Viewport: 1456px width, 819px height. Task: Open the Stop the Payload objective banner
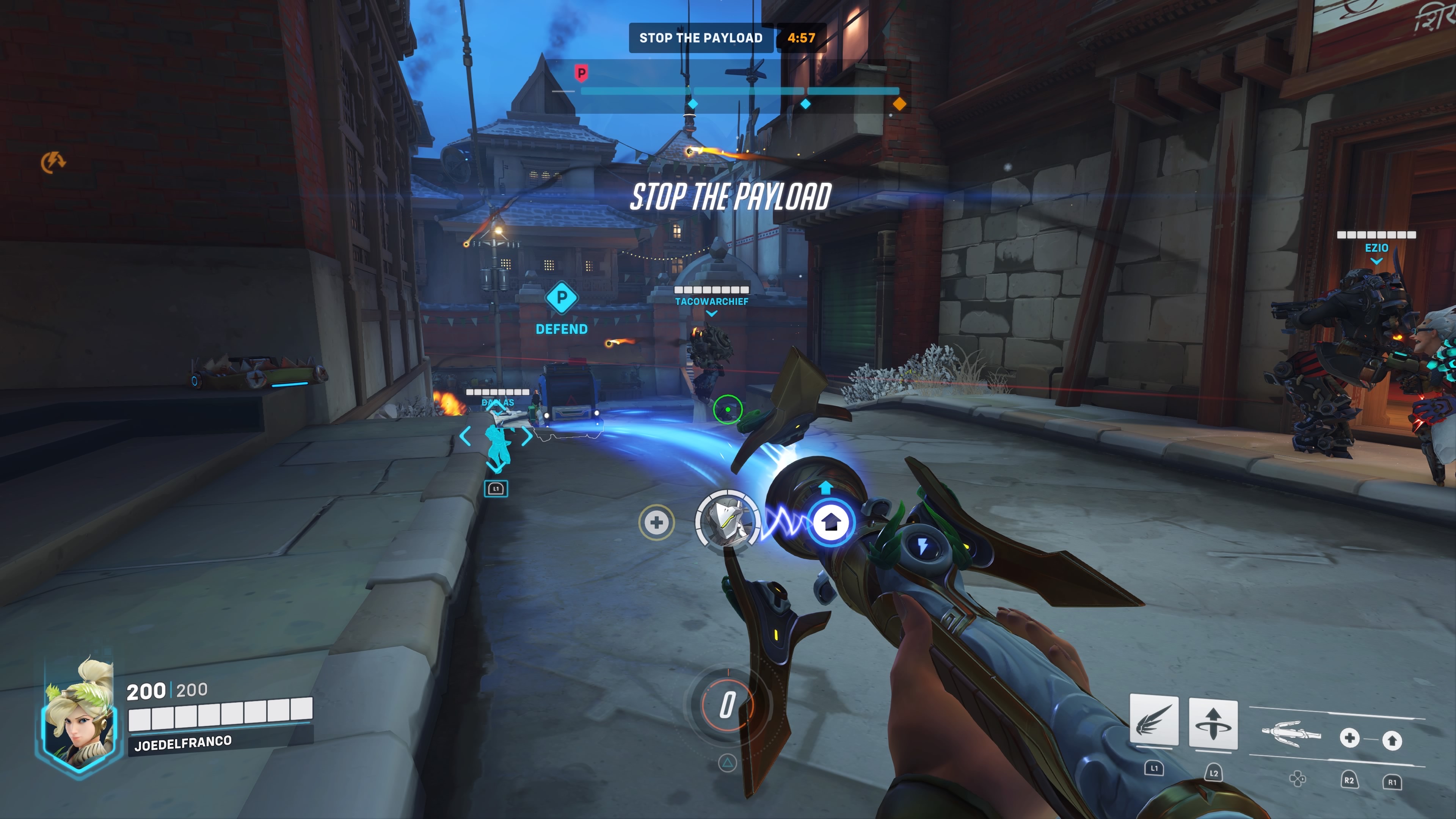pos(700,38)
